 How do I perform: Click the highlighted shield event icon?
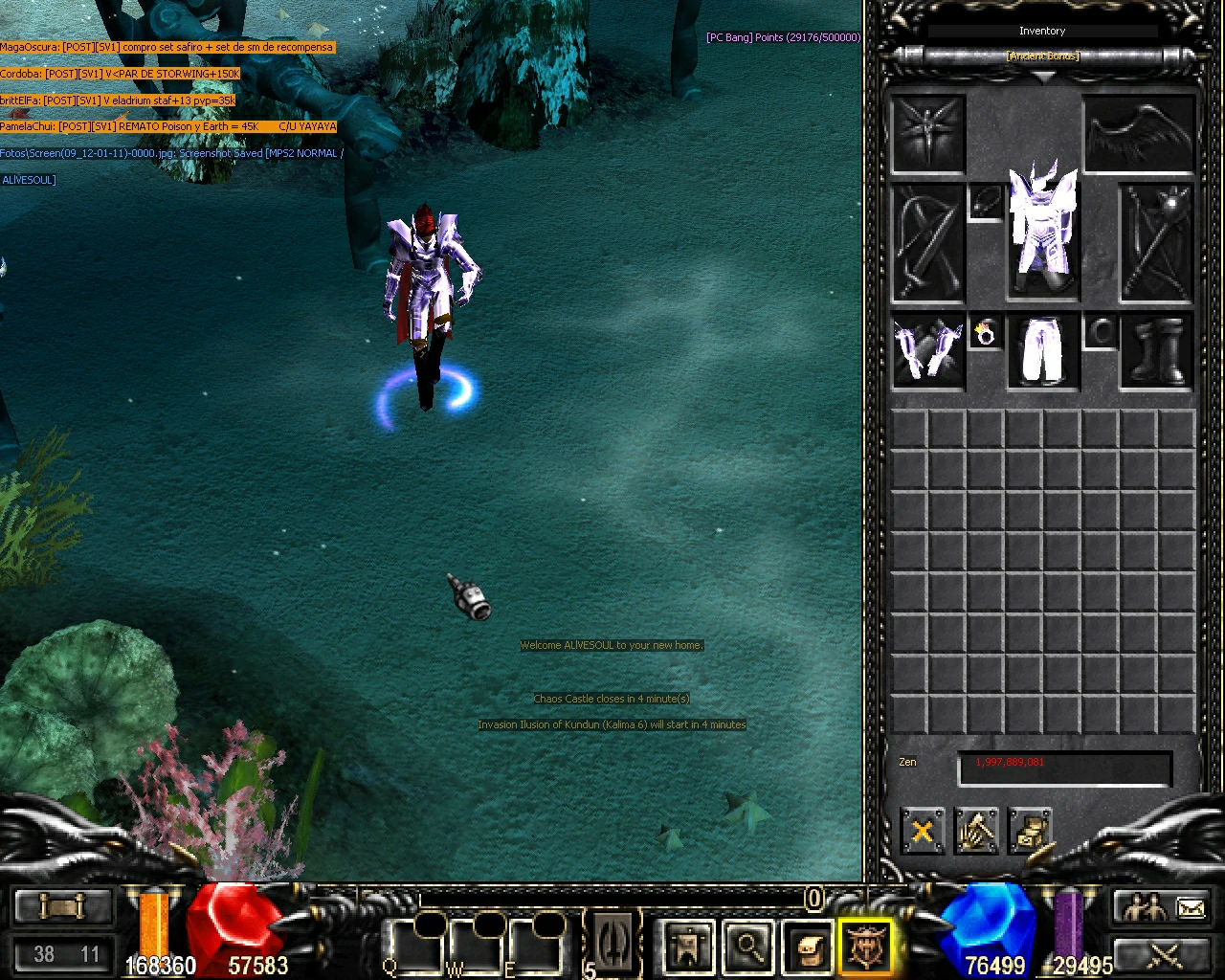[x=864, y=946]
